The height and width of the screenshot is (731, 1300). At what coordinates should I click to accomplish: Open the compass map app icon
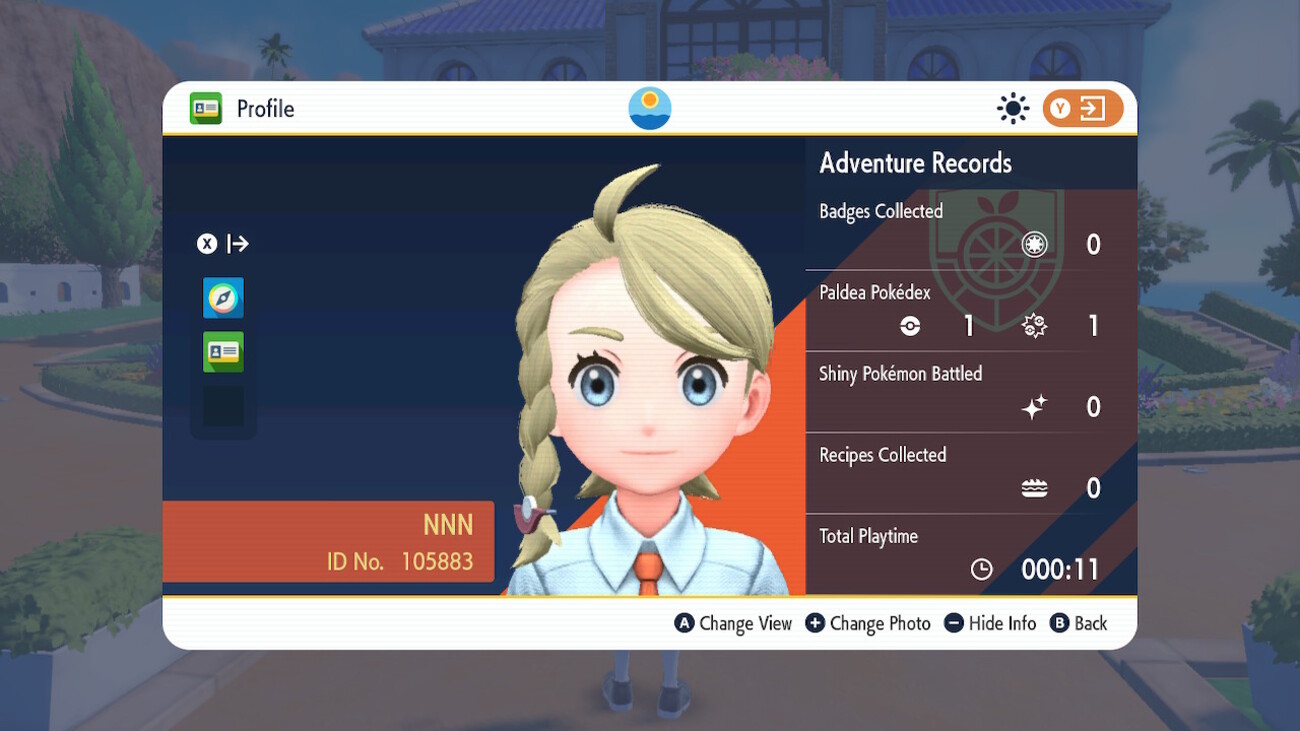(x=223, y=298)
